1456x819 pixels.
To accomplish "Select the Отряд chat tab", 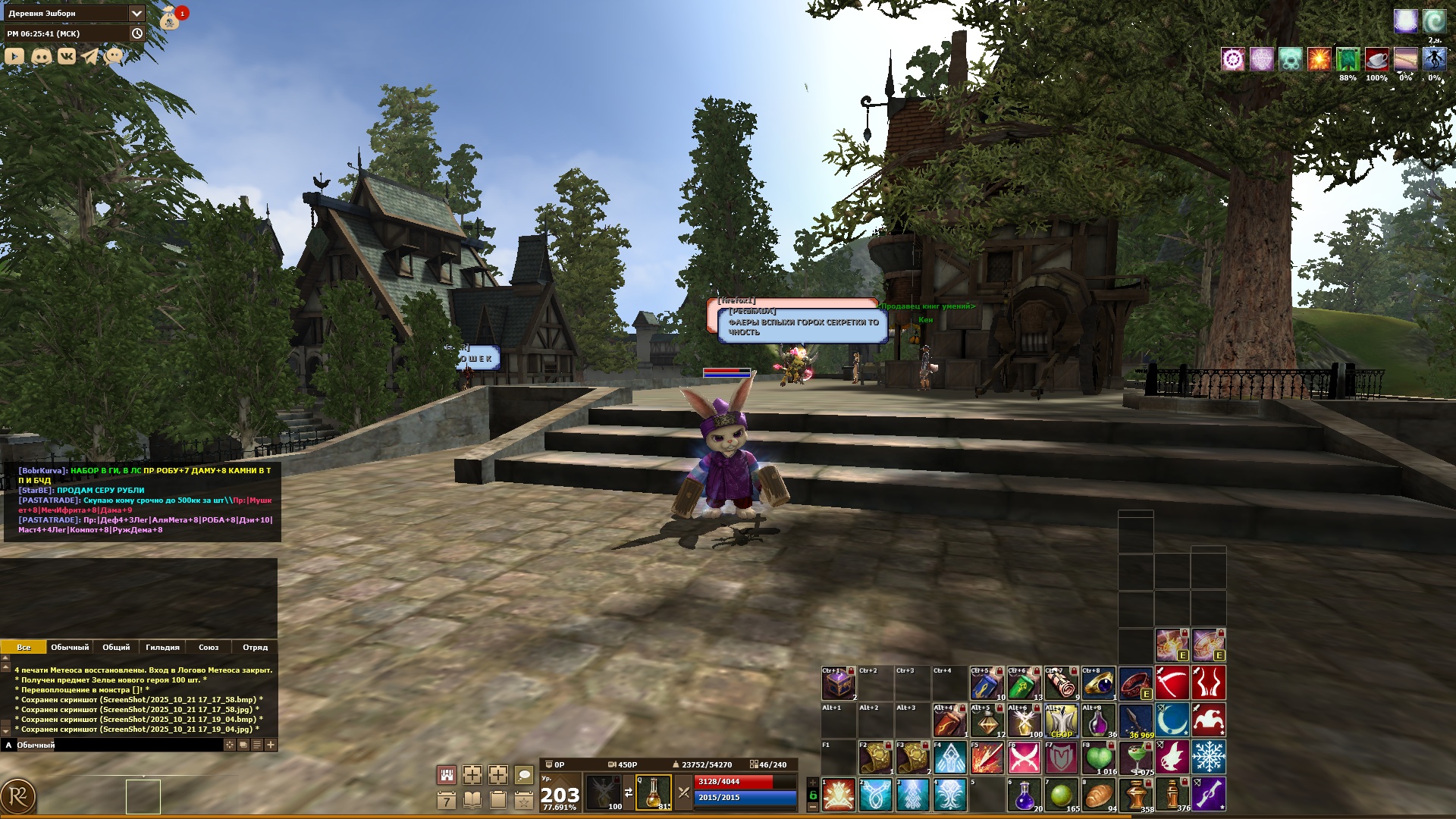I will 255,647.
